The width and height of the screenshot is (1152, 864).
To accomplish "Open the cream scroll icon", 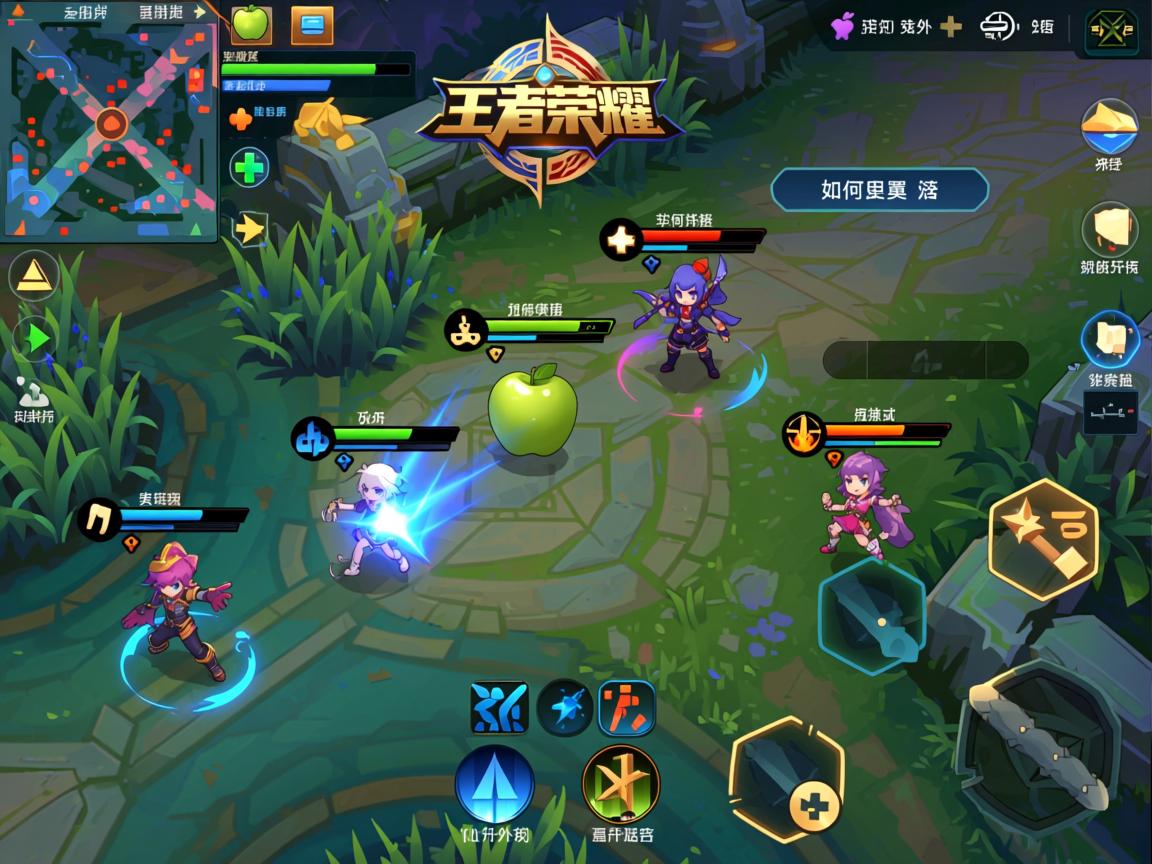I will [x=1109, y=230].
